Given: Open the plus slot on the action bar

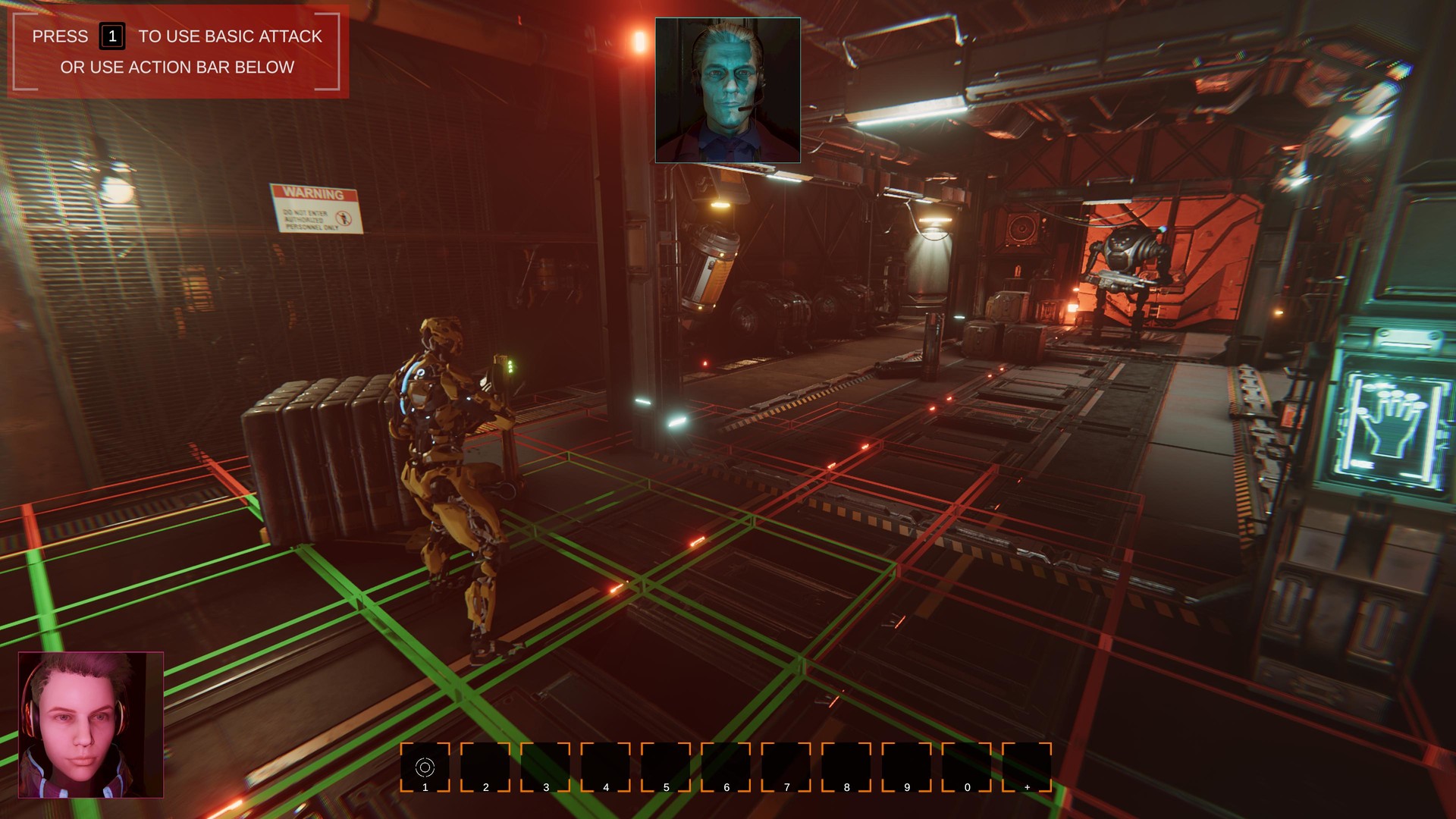Looking at the screenshot, I should click(1025, 767).
